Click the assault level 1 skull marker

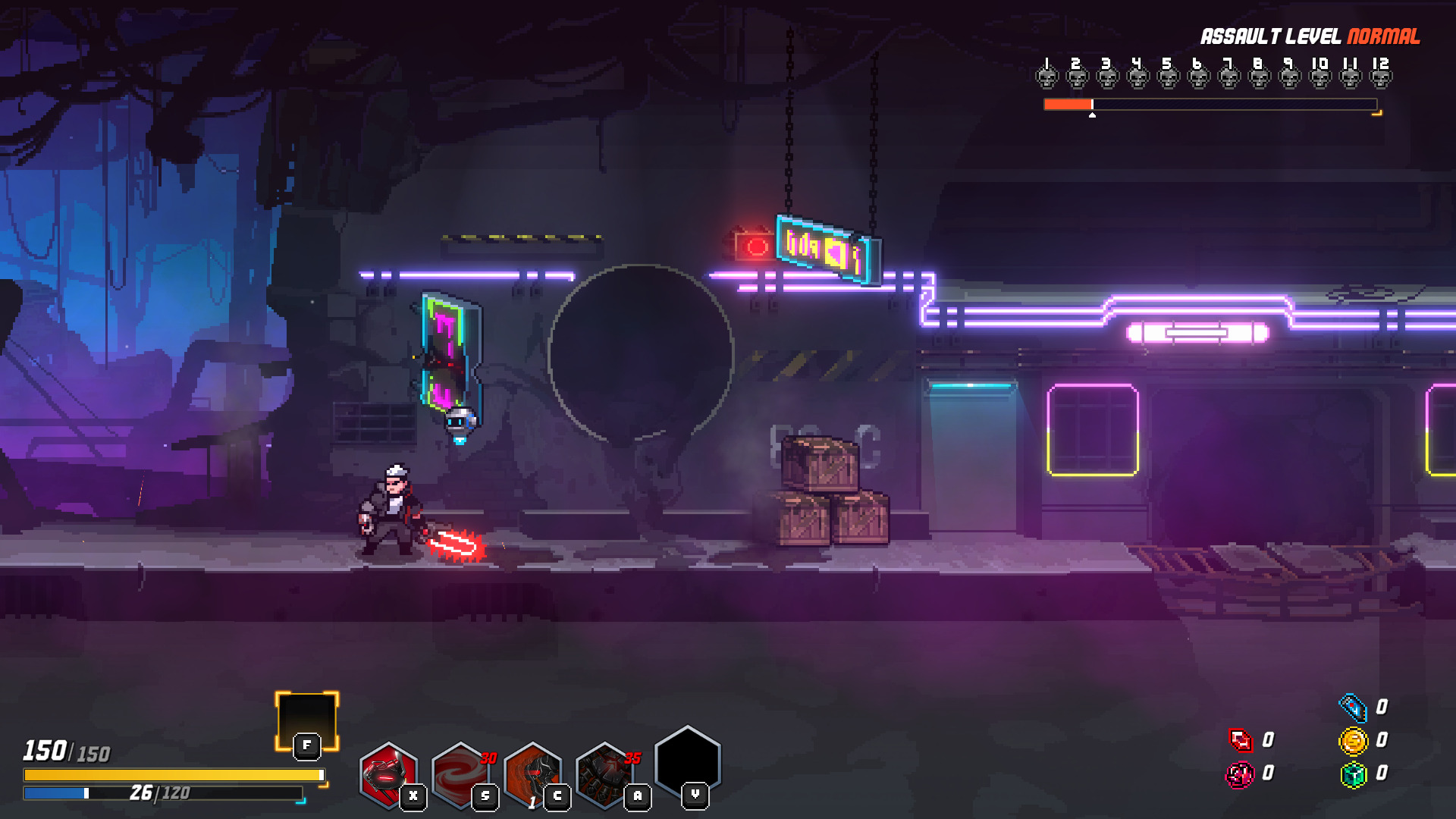pyautogui.click(x=1047, y=76)
